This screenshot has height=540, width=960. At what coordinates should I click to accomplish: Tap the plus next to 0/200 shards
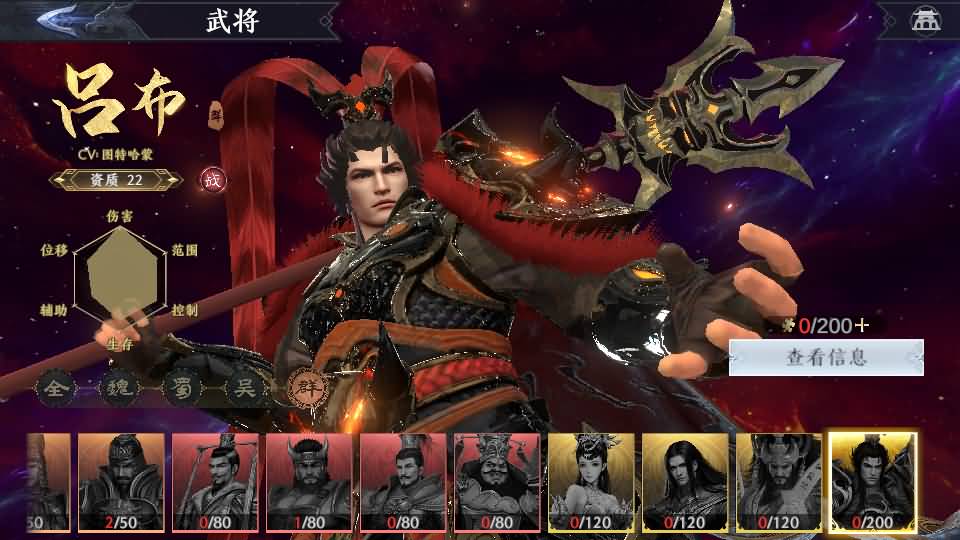tap(862, 325)
